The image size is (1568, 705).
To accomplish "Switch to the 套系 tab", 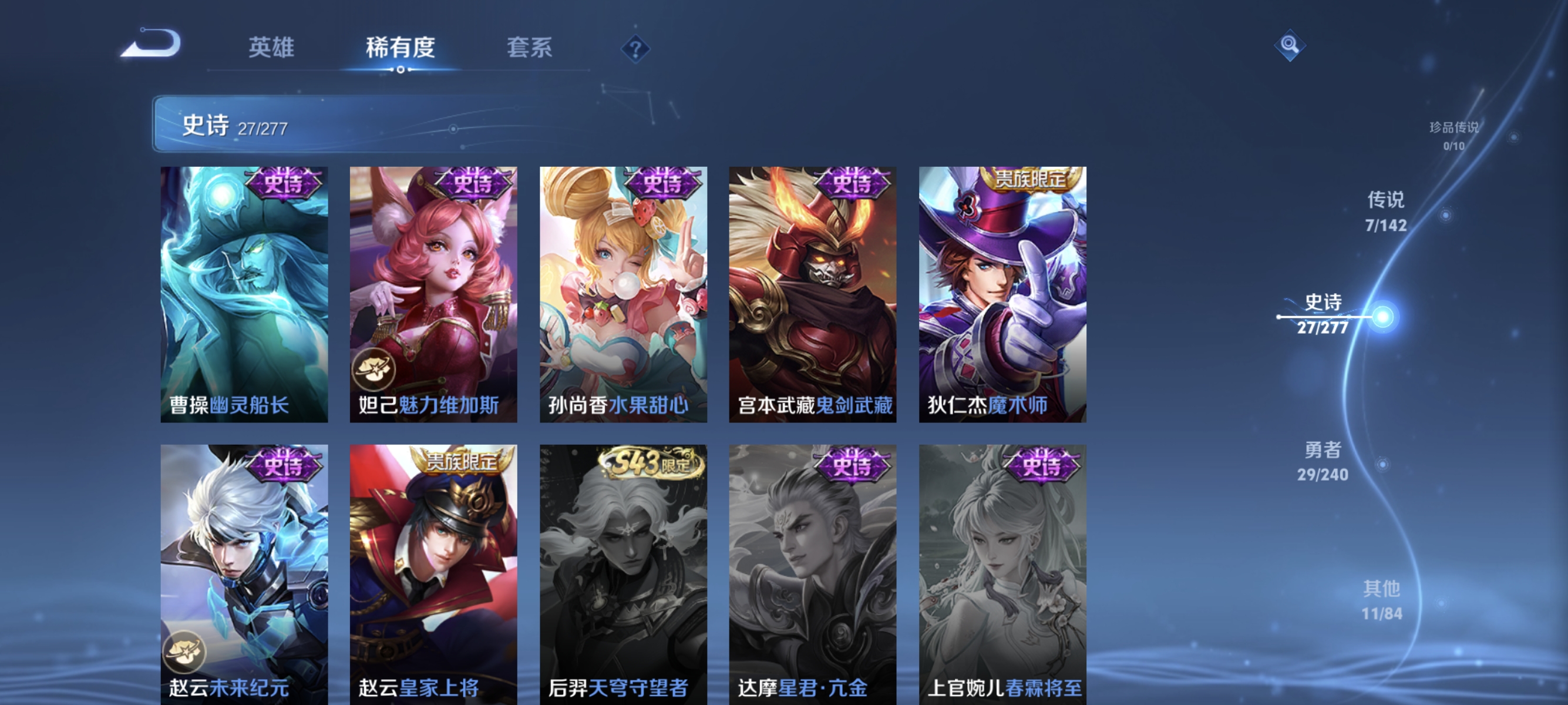I will (530, 48).
